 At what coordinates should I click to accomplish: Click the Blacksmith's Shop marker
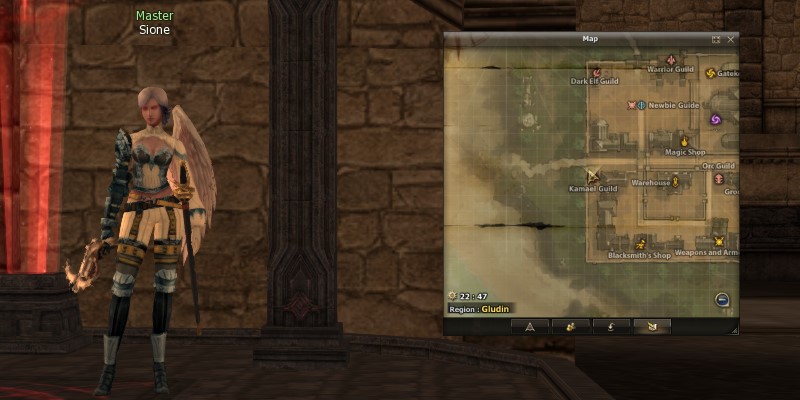pyautogui.click(x=640, y=243)
